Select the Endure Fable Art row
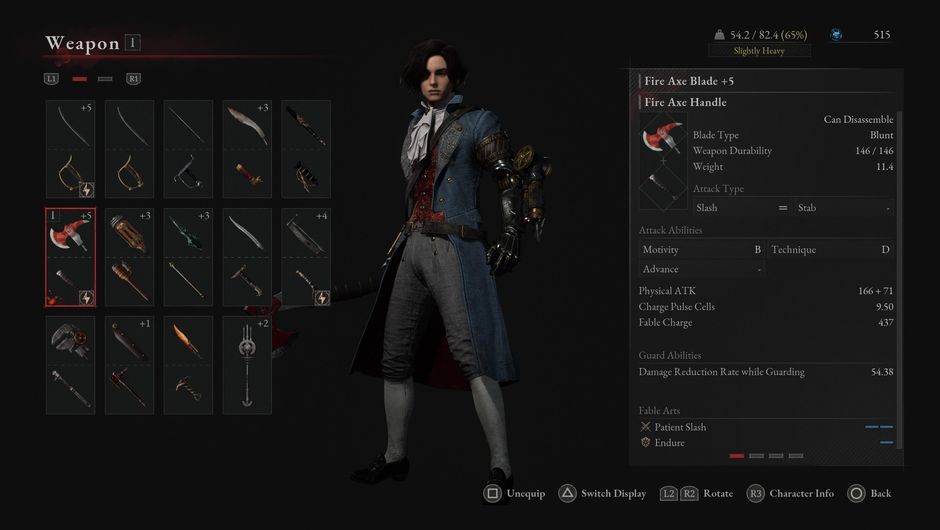Image resolution: width=940 pixels, height=530 pixels. click(766, 442)
